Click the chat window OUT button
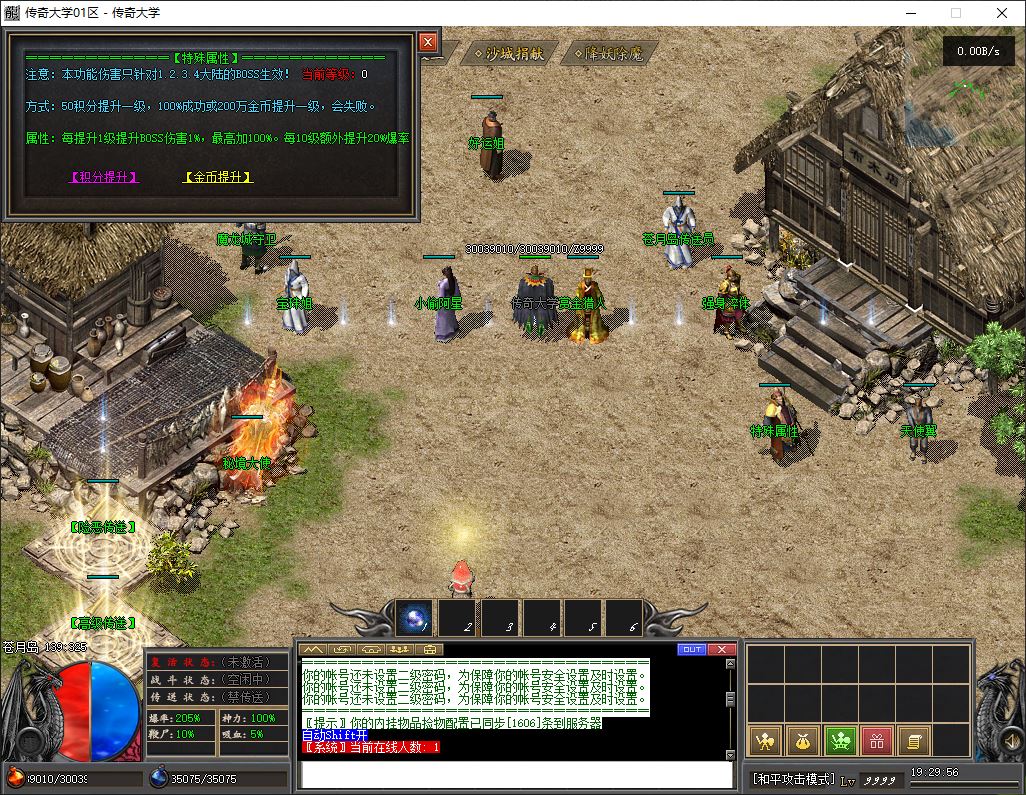The image size is (1026, 795). click(x=692, y=649)
